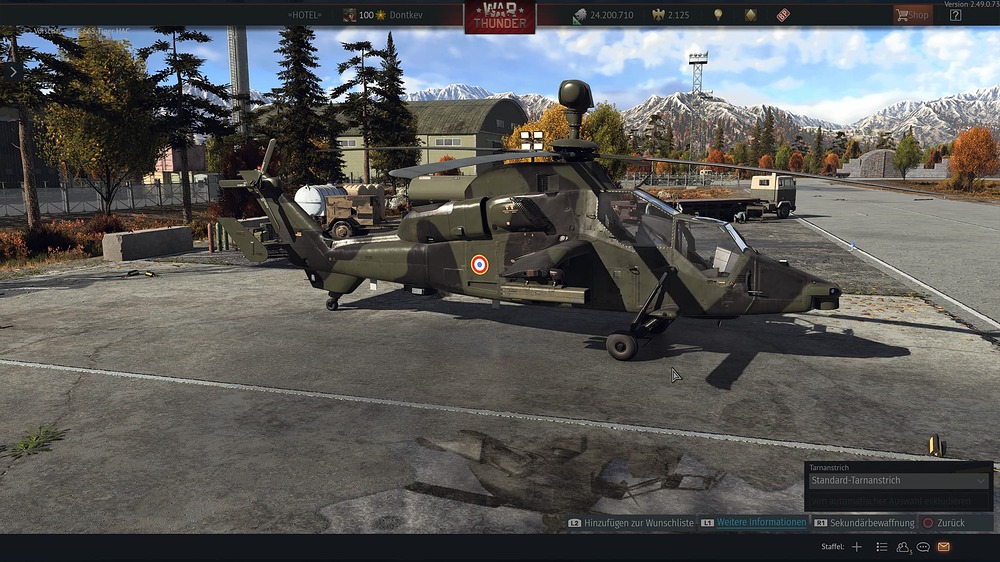Screen dimensions: 1000x562
Task: Open the list icon in bottom bar
Action: [x=882, y=547]
